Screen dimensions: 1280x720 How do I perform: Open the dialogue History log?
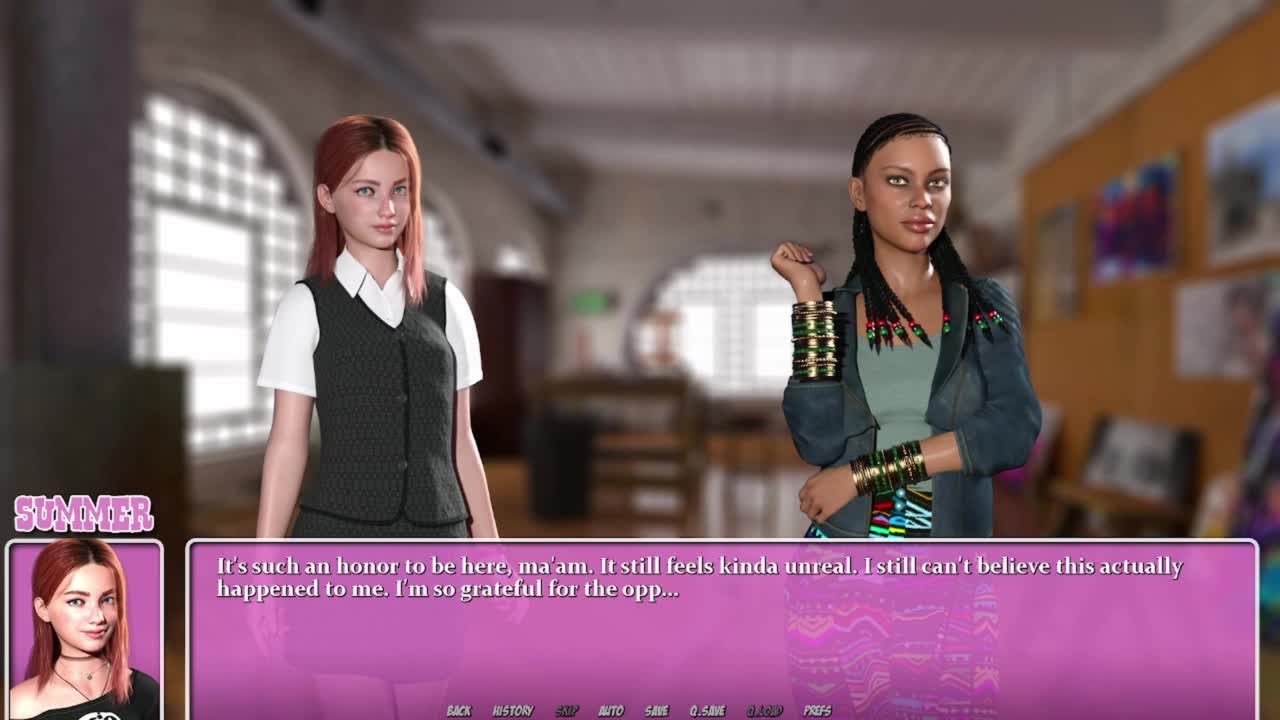(513, 711)
